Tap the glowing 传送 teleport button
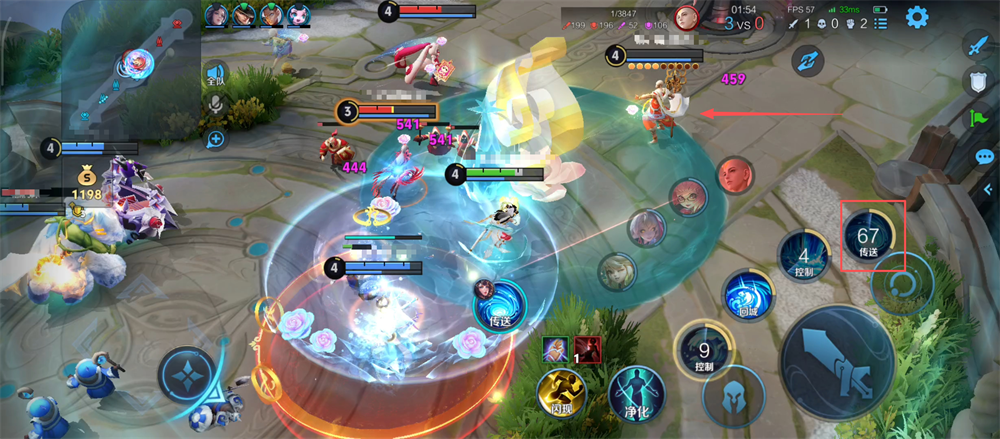Screen dimensions: 1000x439 (x=500, y=305)
